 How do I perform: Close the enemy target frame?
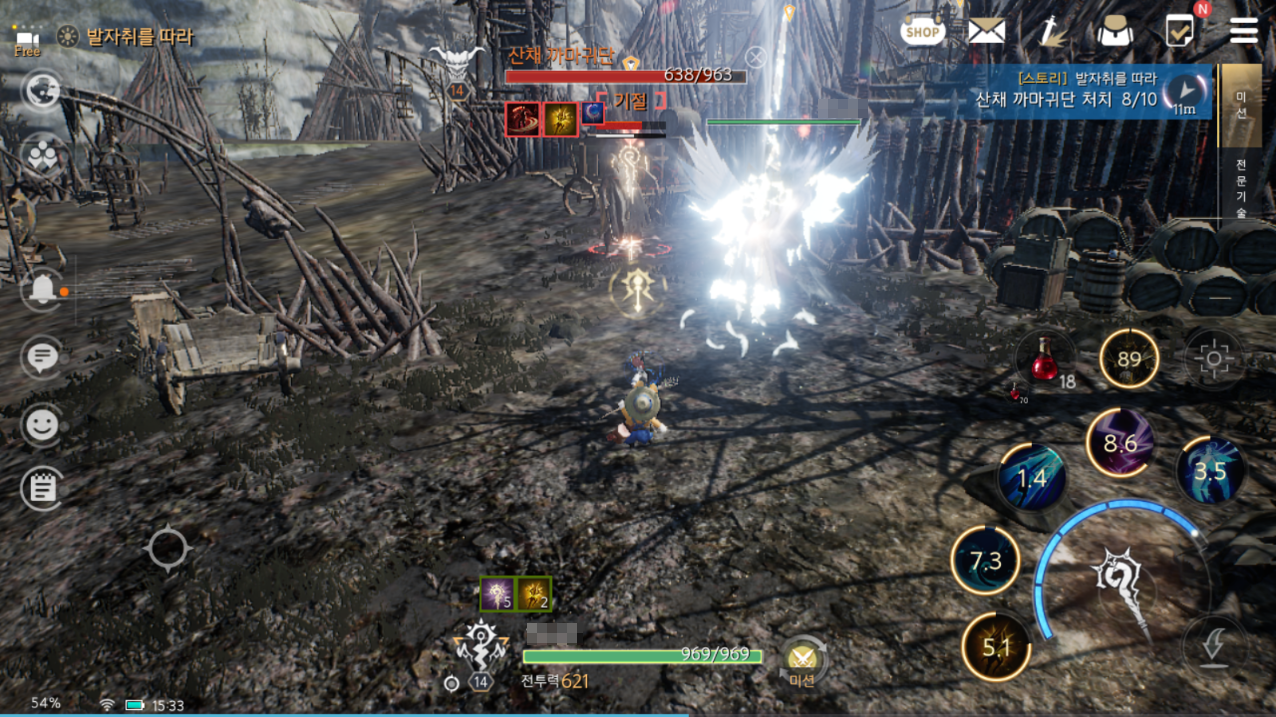(756, 57)
